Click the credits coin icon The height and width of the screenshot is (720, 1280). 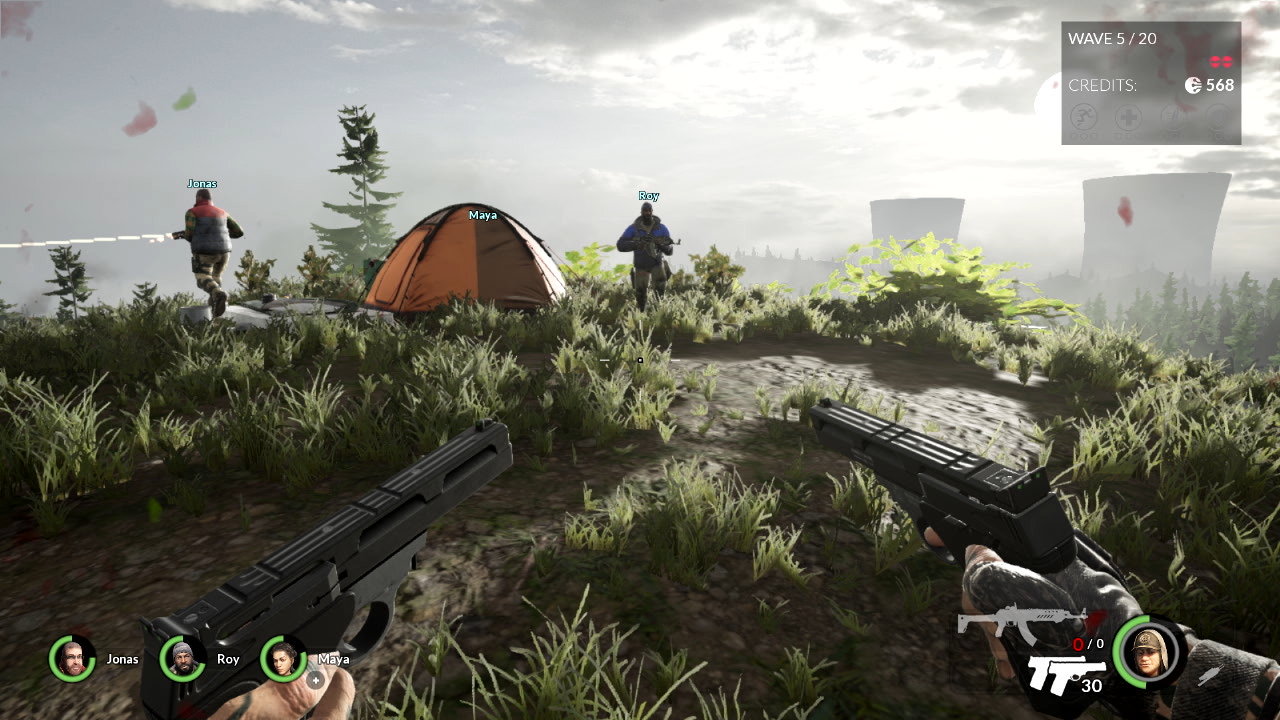1193,85
